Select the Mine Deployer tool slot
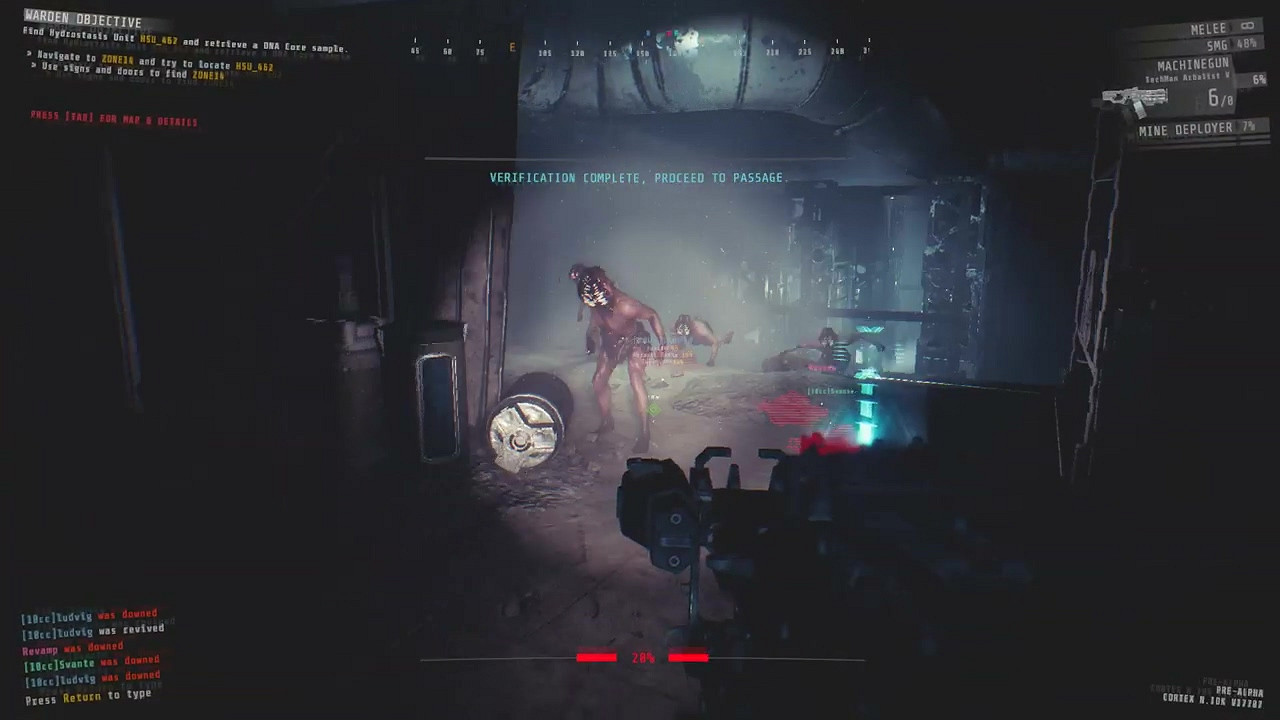1280x720 pixels. (x=1190, y=128)
